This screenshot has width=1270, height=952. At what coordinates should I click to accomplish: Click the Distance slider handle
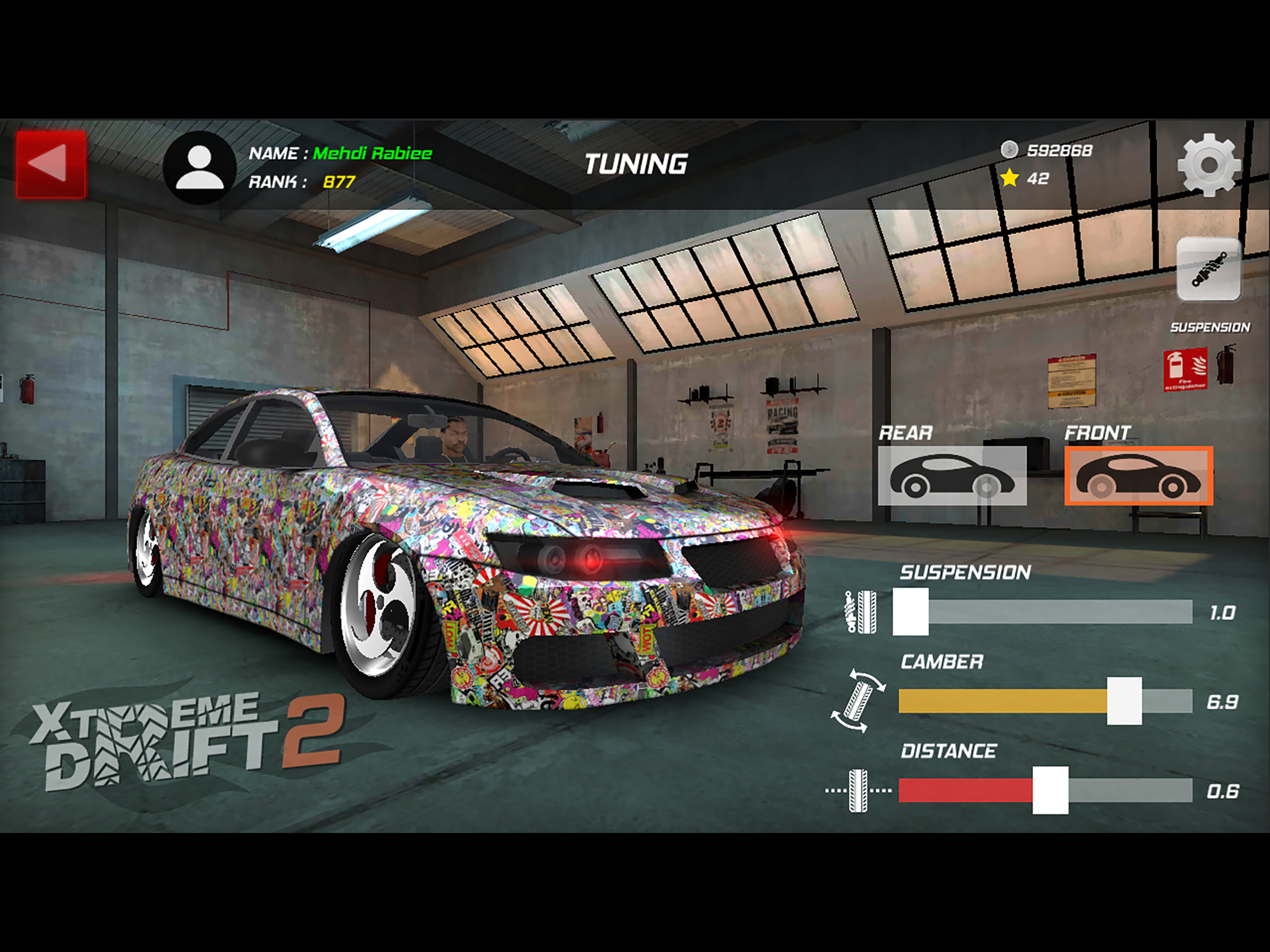tap(1050, 790)
